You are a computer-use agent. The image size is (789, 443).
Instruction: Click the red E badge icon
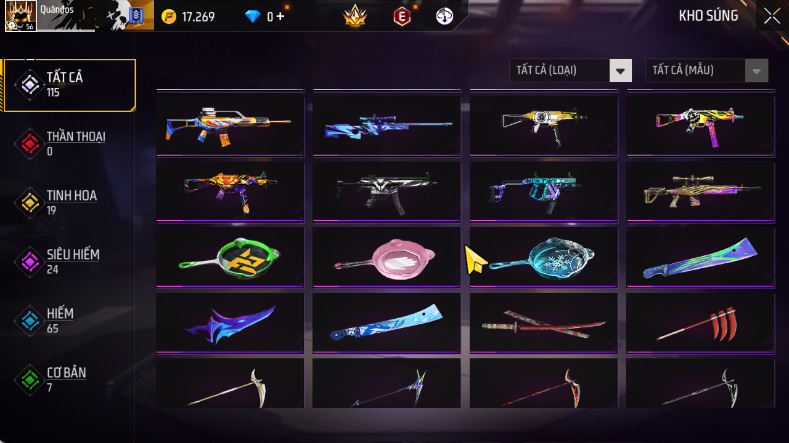pos(401,16)
